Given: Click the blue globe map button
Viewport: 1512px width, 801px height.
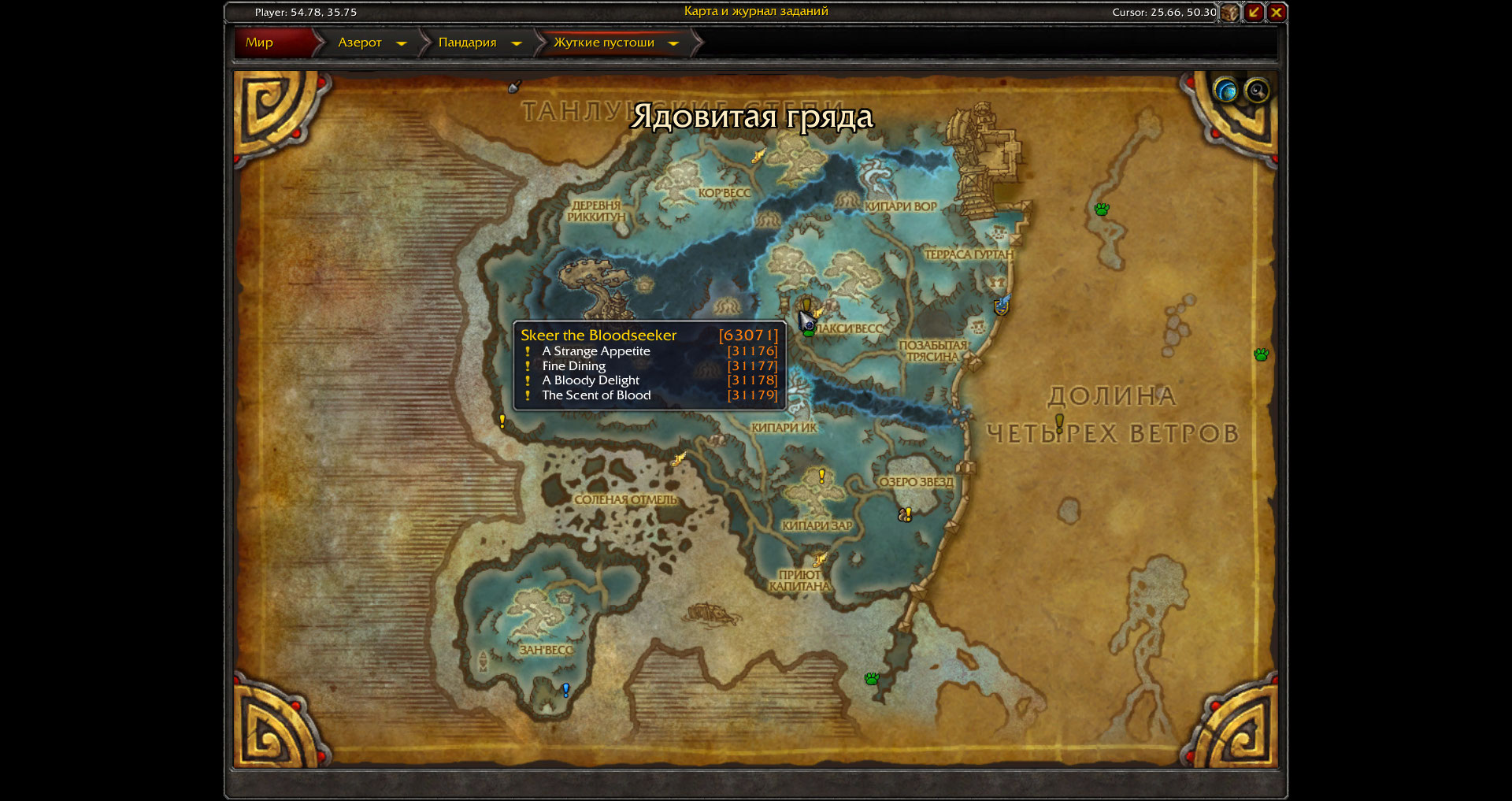Looking at the screenshot, I should click(x=1225, y=91).
